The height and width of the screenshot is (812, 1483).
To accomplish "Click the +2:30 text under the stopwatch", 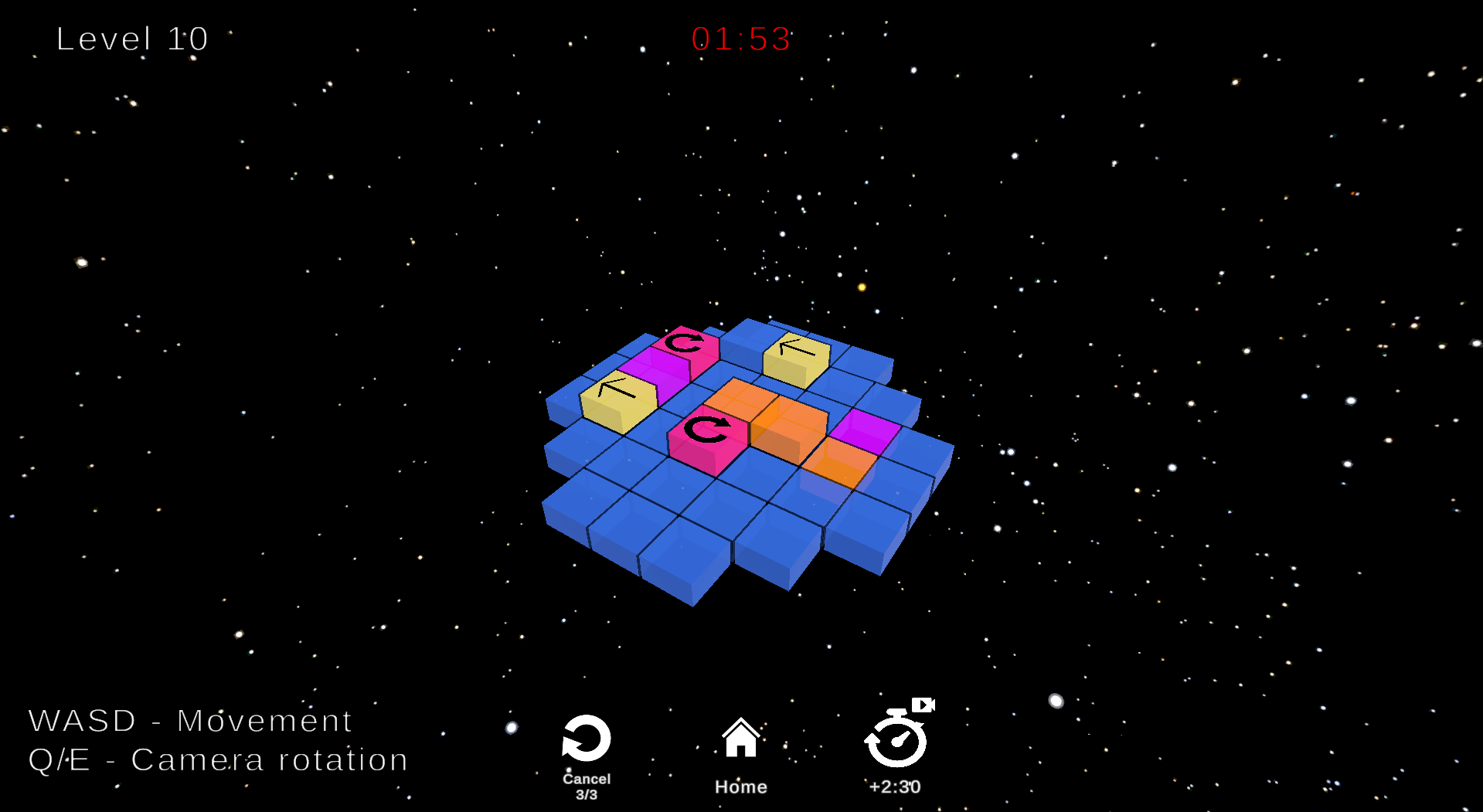I will click(893, 787).
